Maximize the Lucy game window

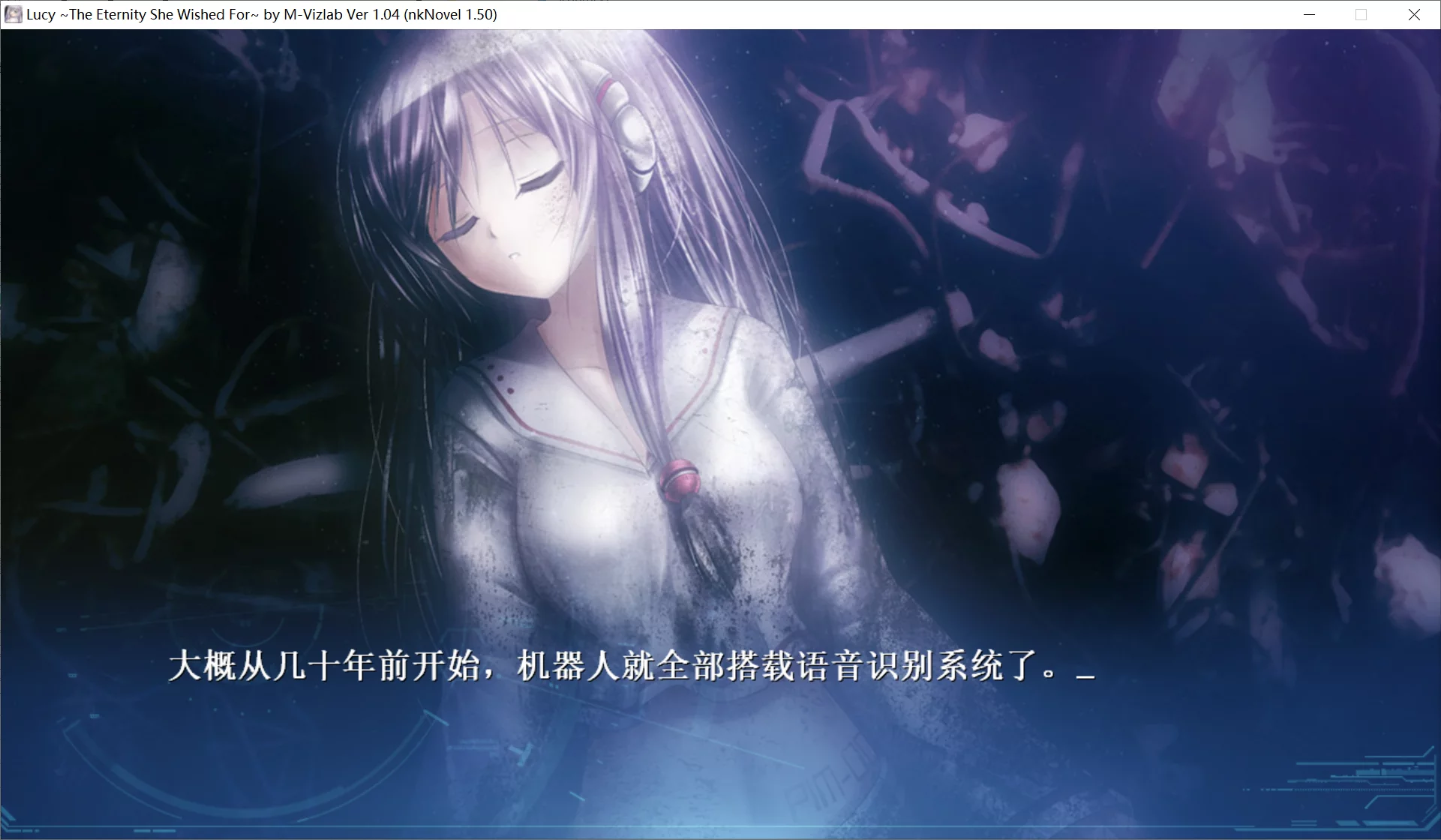[1360, 14]
